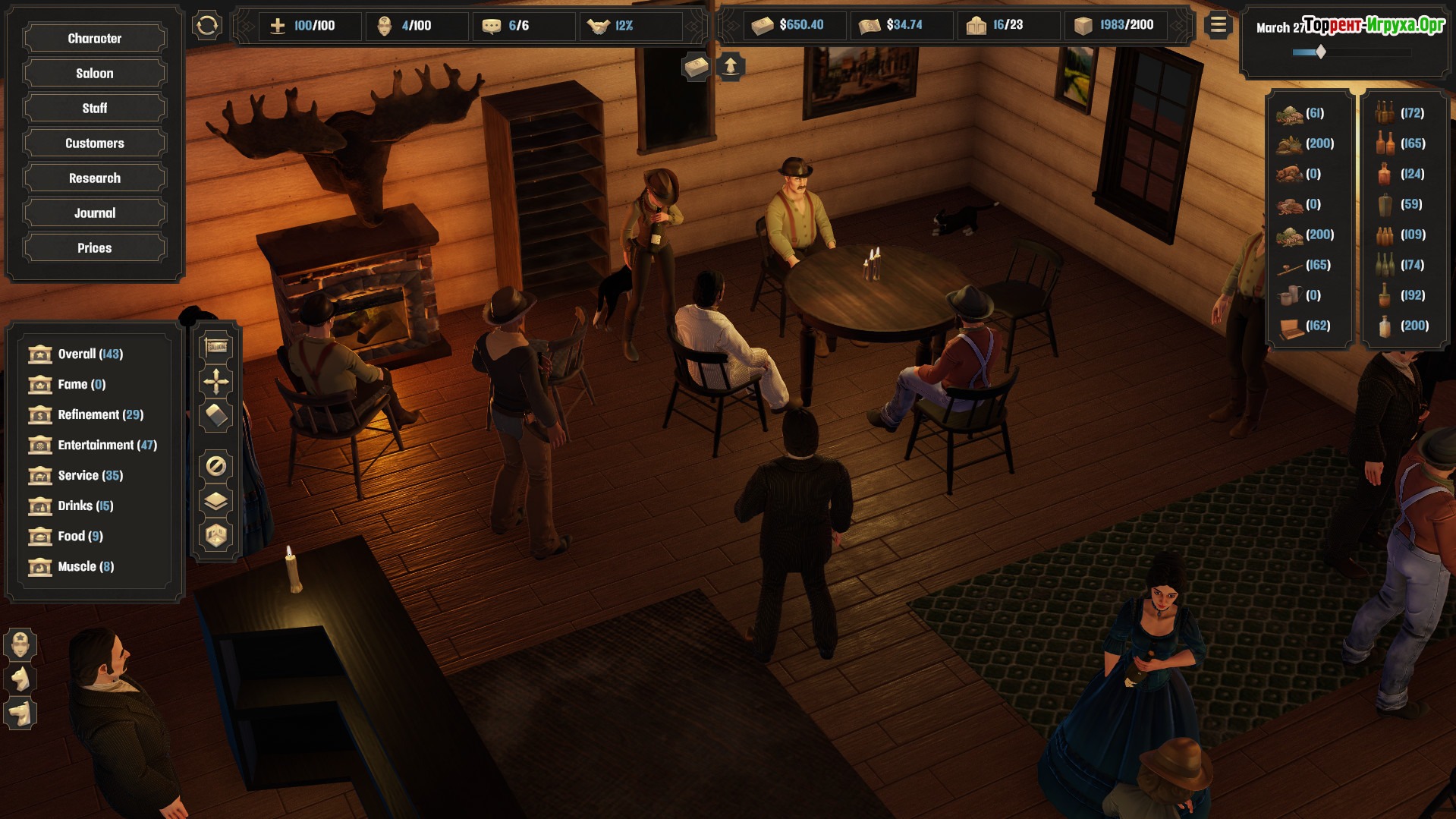The image size is (1456, 819).
Task: Open the hamburger main menu
Action: coord(1218,26)
